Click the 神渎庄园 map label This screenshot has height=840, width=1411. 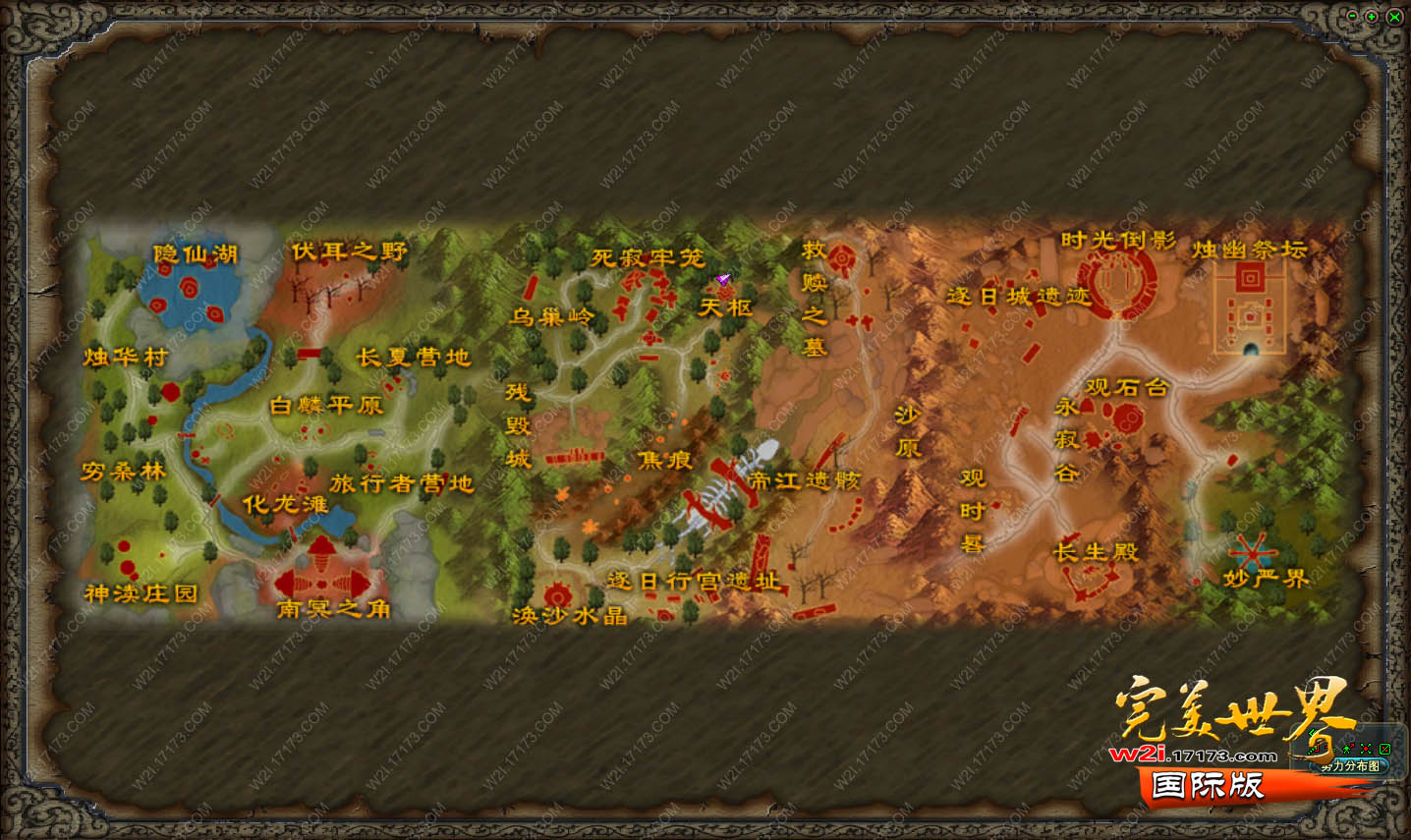click(141, 593)
